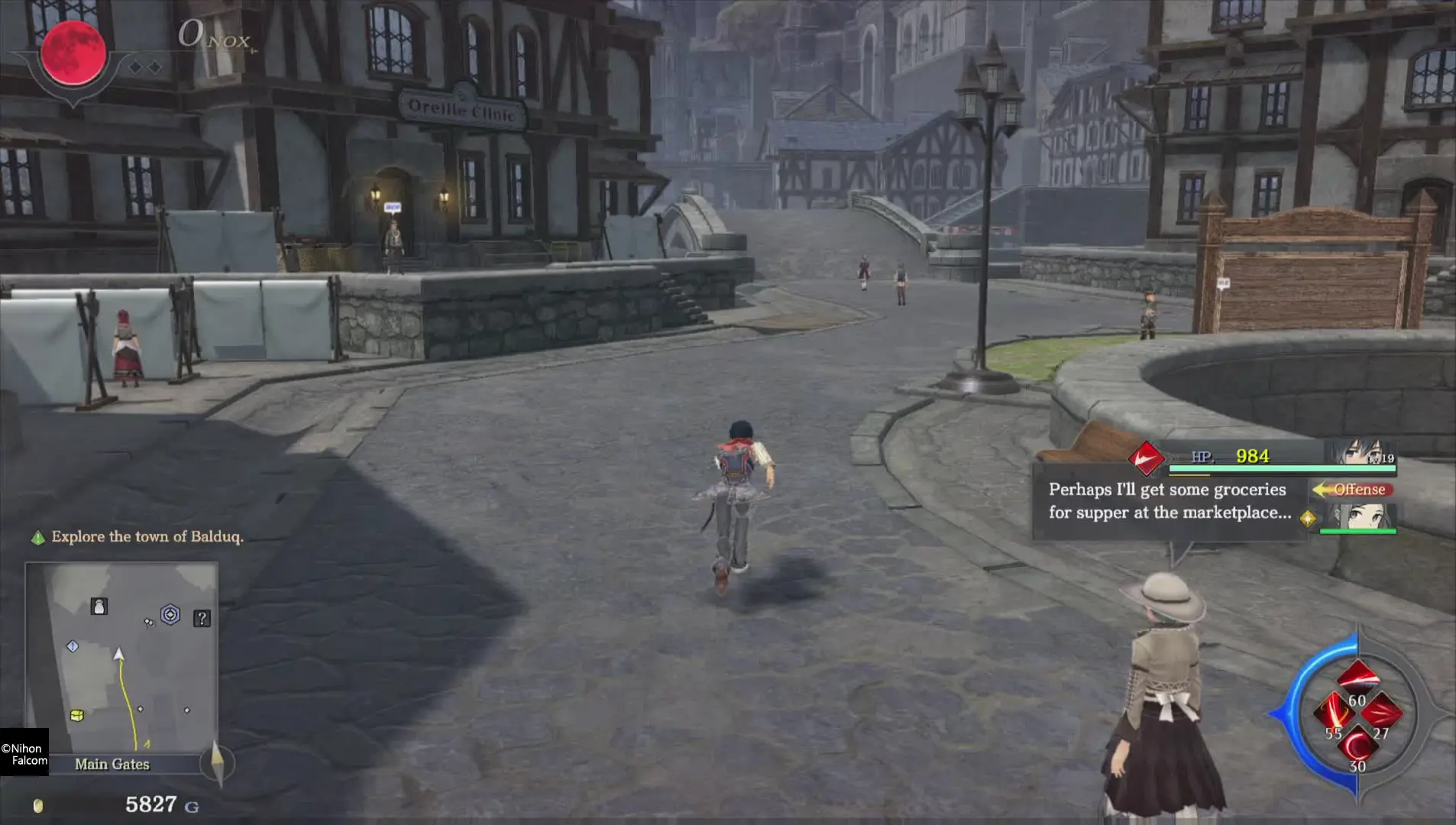Click the red crimson moon Nox emblem
This screenshot has height=825, width=1456.
[x=73, y=52]
